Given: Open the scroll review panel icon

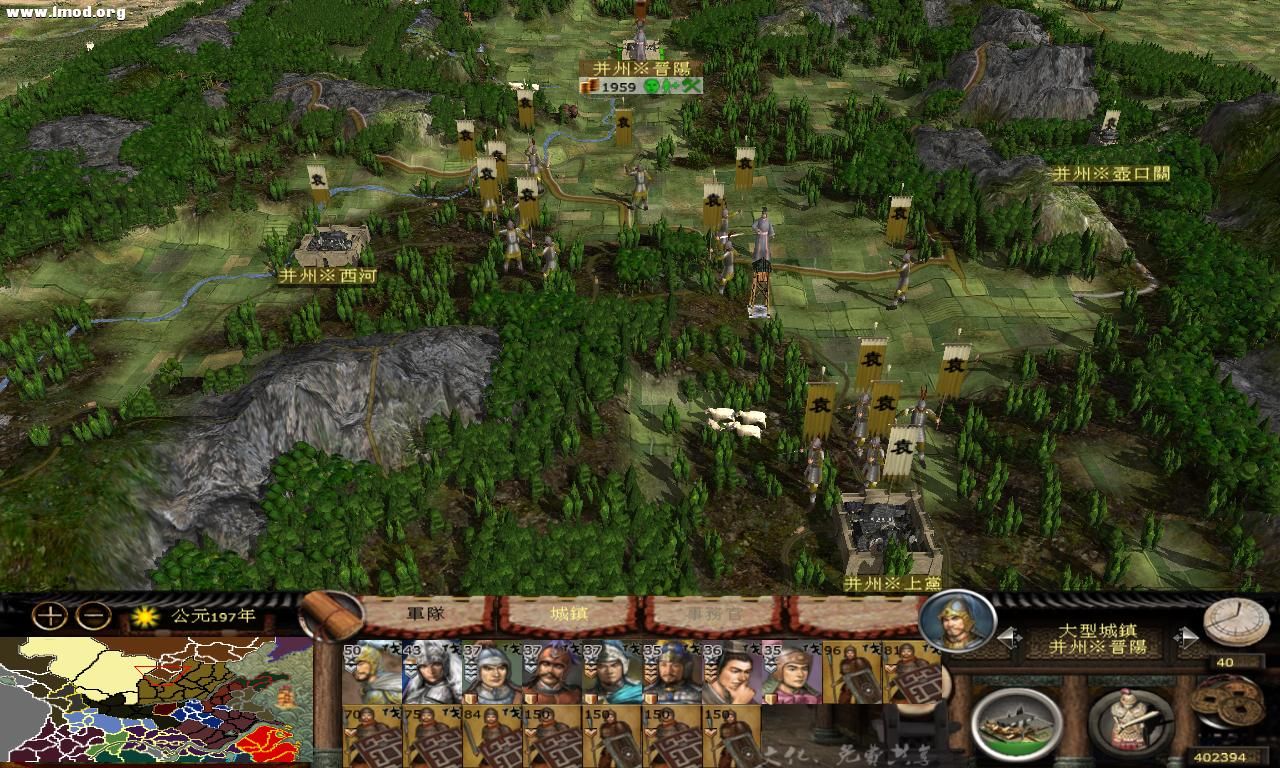Looking at the screenshot, I should click(x=329, y=616).
